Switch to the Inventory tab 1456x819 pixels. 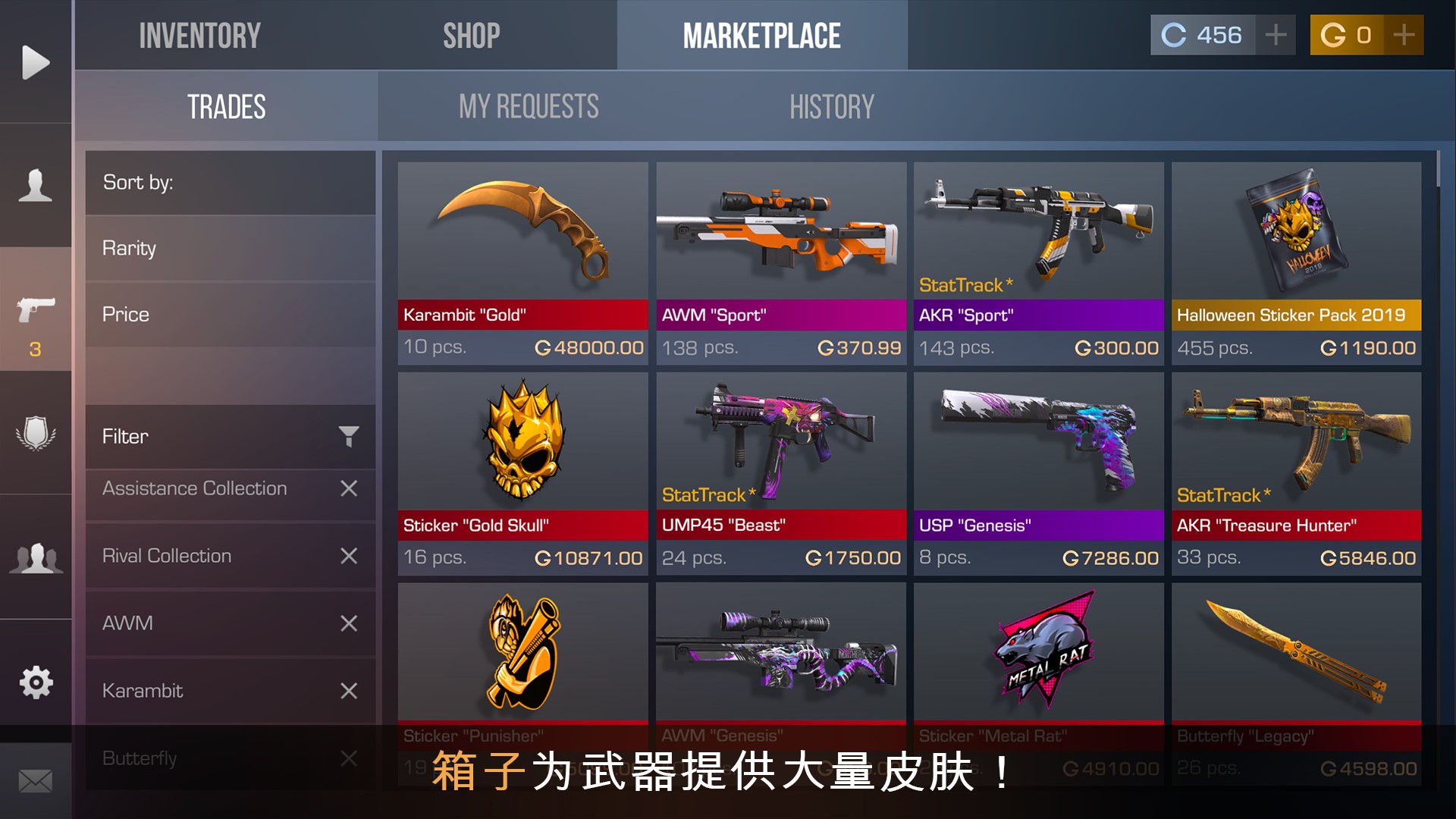coord(199,36)
